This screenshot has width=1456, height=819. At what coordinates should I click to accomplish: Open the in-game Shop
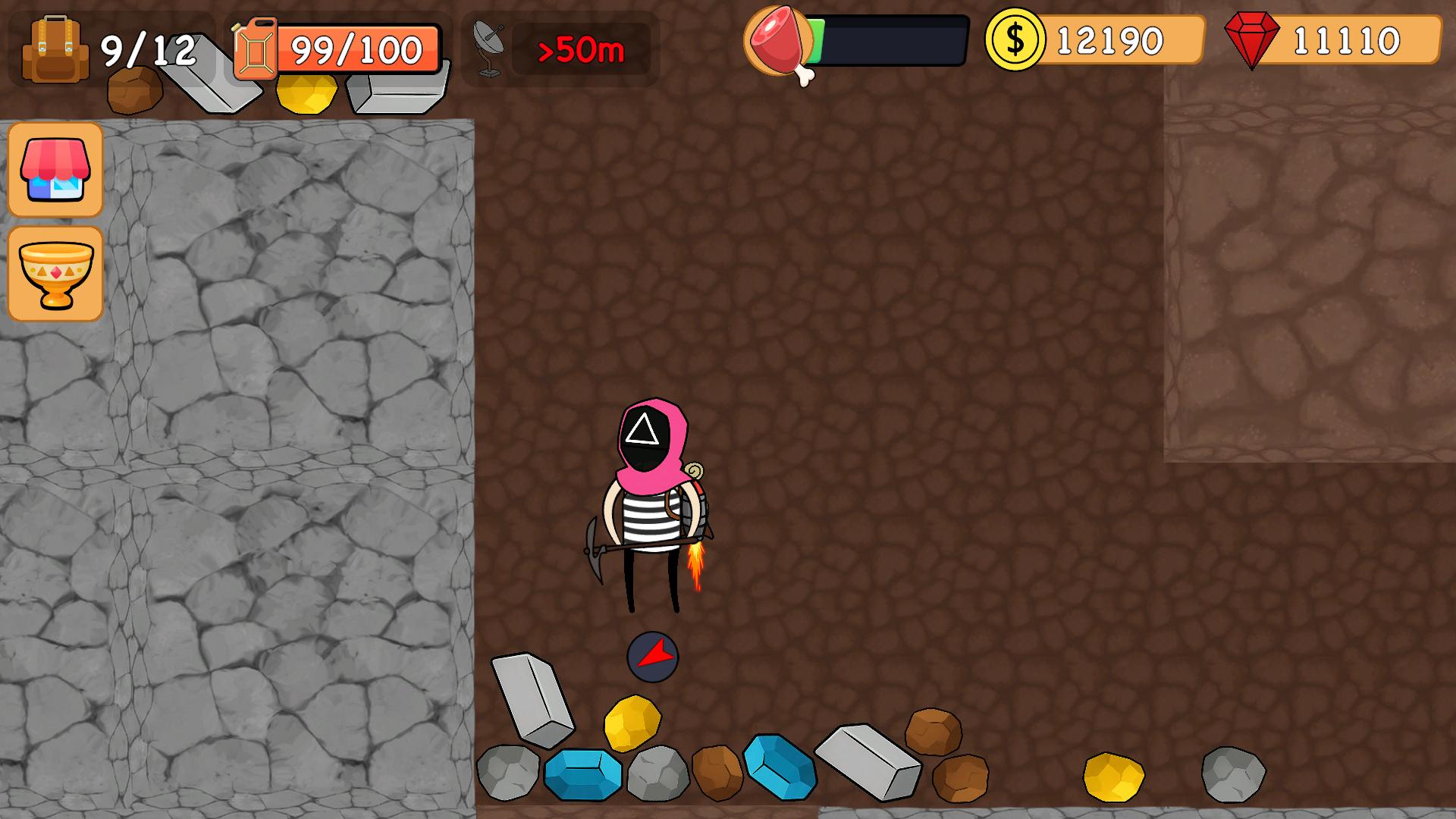pos(55,170)
